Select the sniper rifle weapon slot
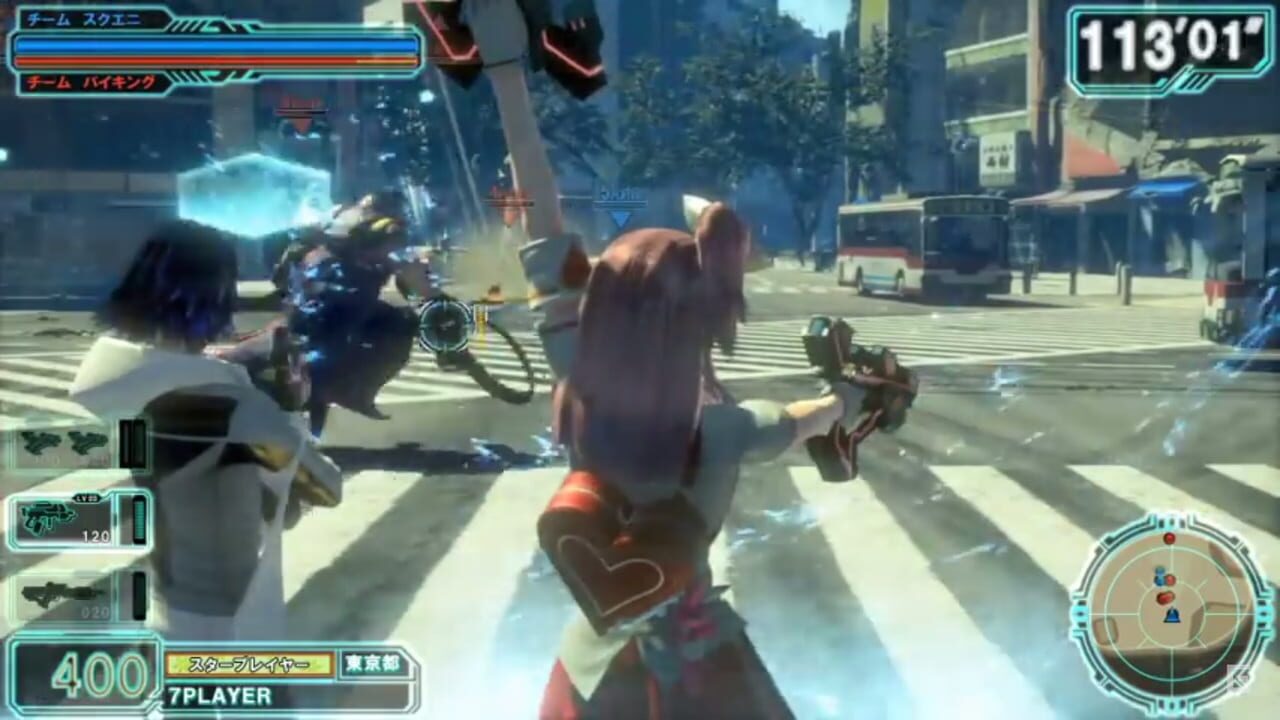 click(58, 593)
